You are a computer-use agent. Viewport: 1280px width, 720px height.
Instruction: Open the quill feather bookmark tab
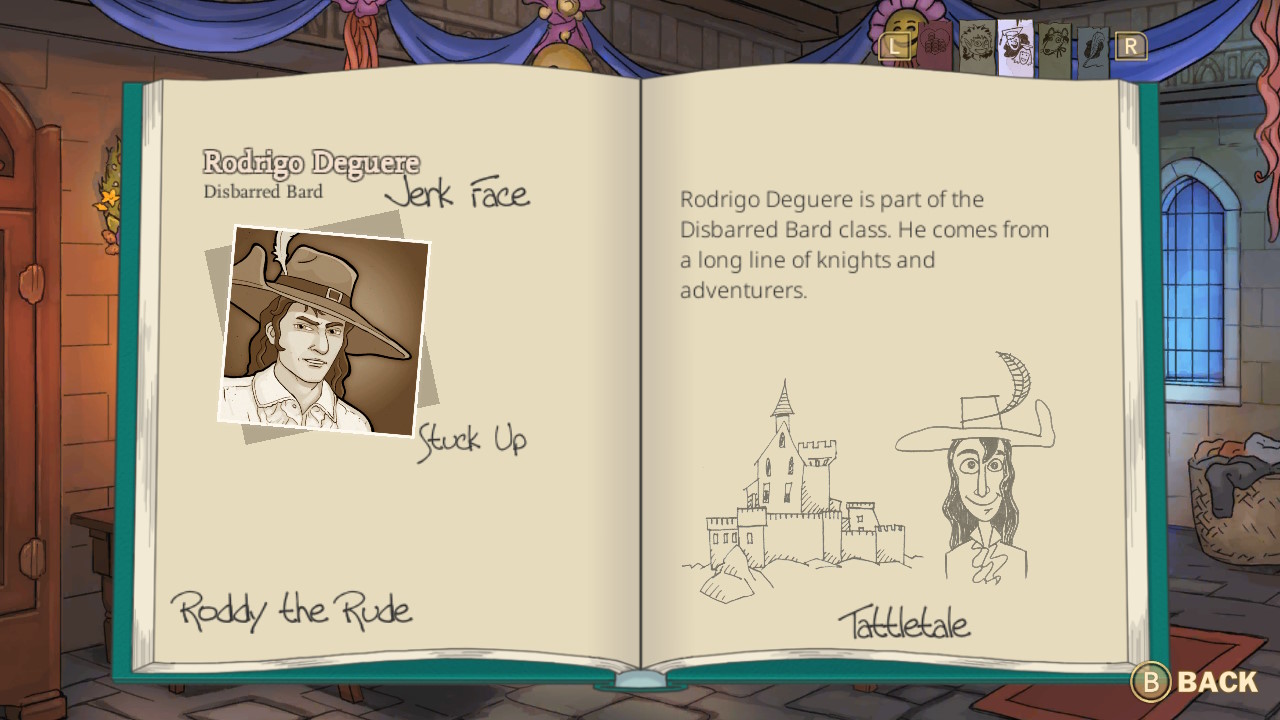1093,47
